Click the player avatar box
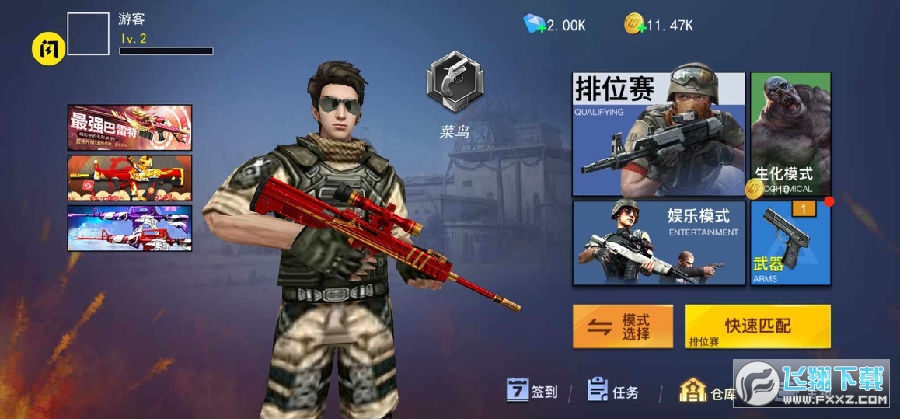Screen dimensions: 900x419 pyautogui.click(x=88, y=35)
